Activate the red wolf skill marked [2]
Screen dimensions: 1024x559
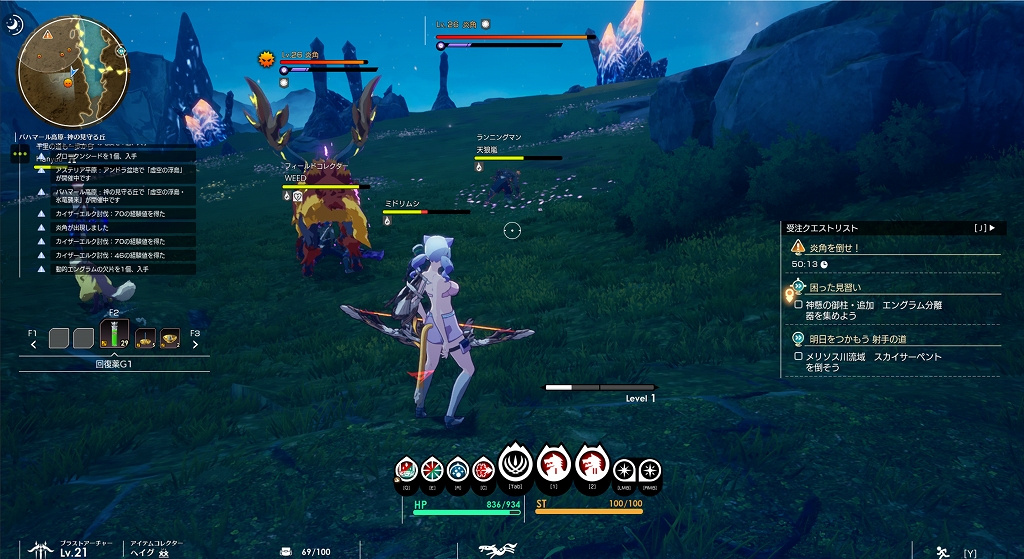click(x=590, y=464)
